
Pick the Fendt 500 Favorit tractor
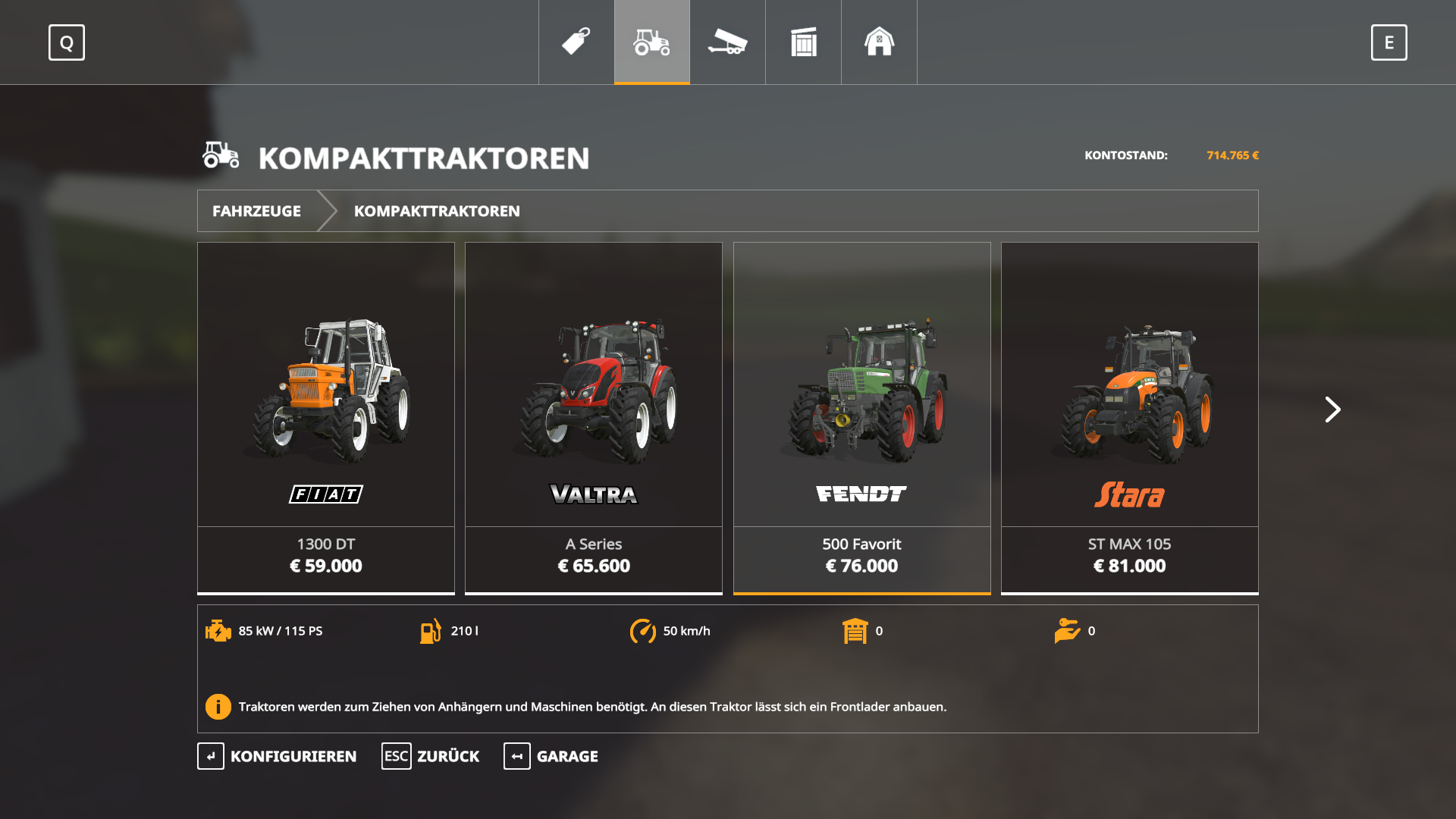tap(861, 417)
